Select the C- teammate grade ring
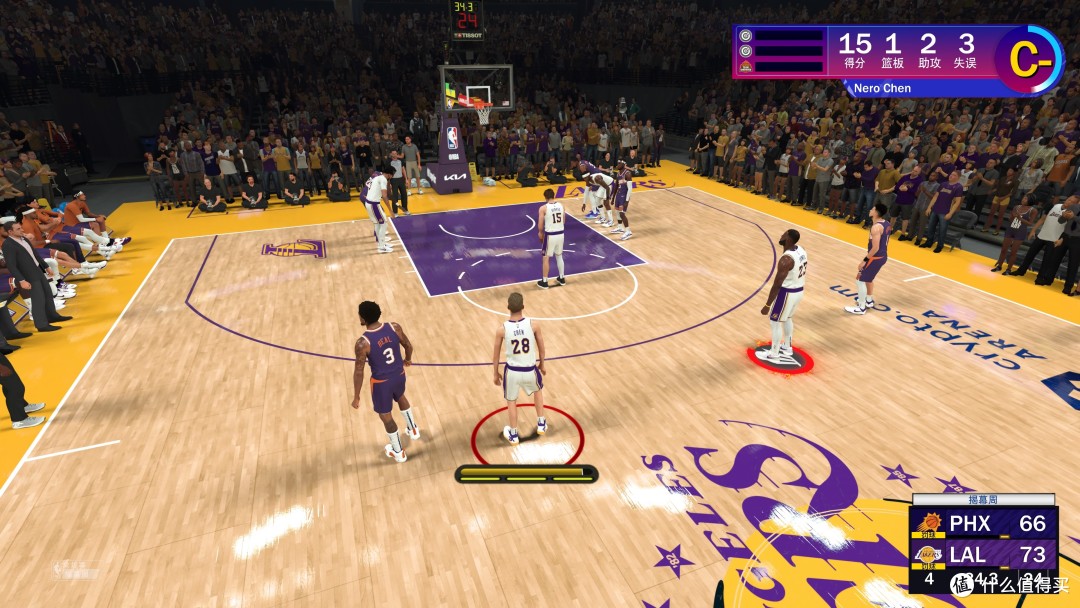This screenshot has height=608, width=1080. coord(1029,60)
